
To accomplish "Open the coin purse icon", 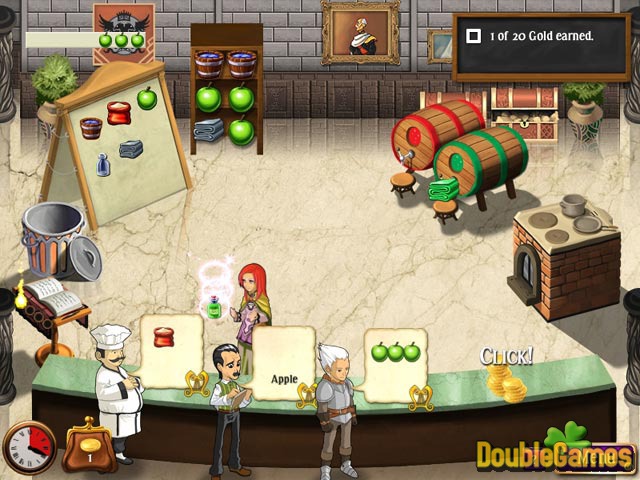I will pos(88,447).
